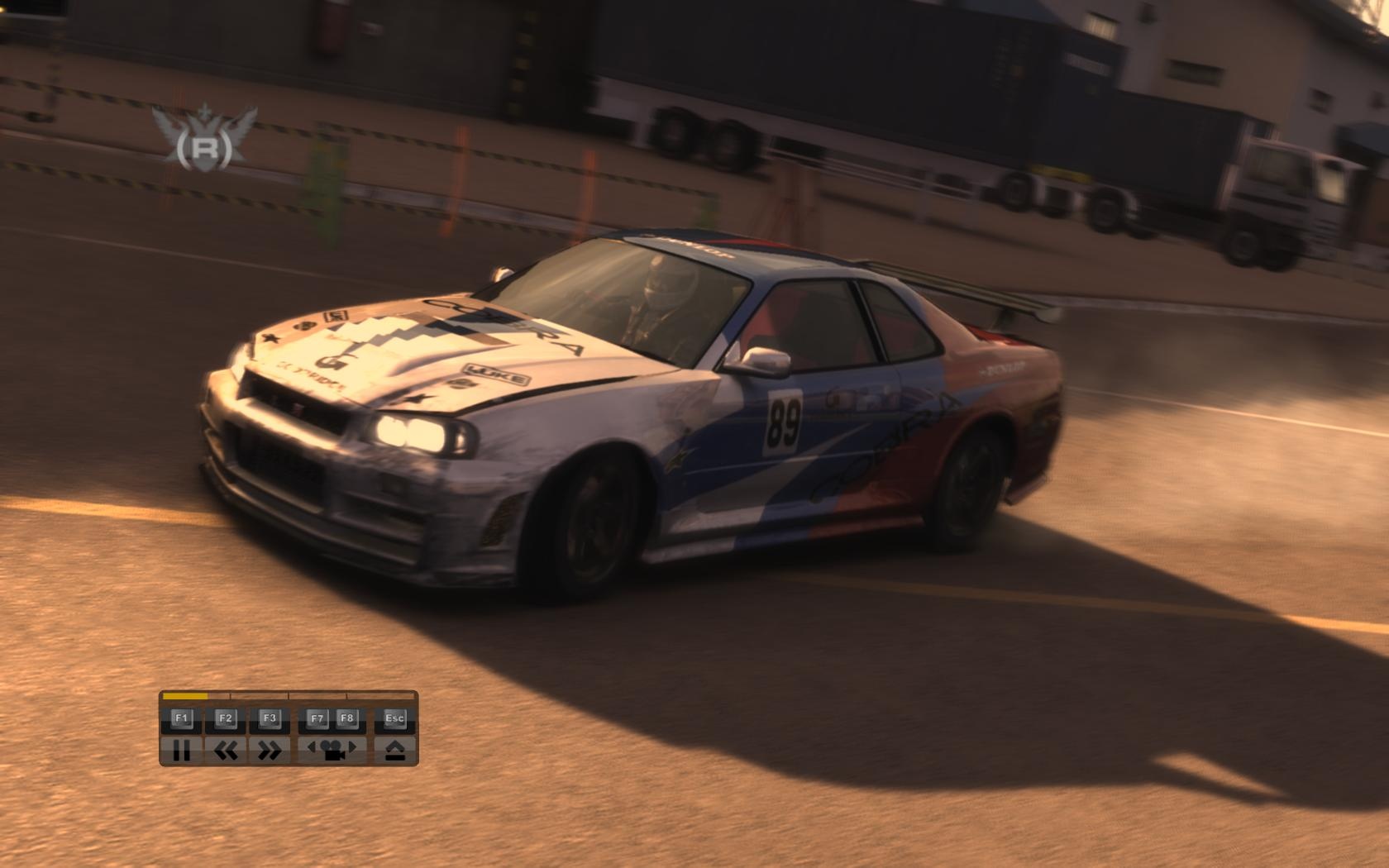Viewport: 1389px width, 868px height.
Task: Exit the replay with the eject button
Action: point(394,750)
